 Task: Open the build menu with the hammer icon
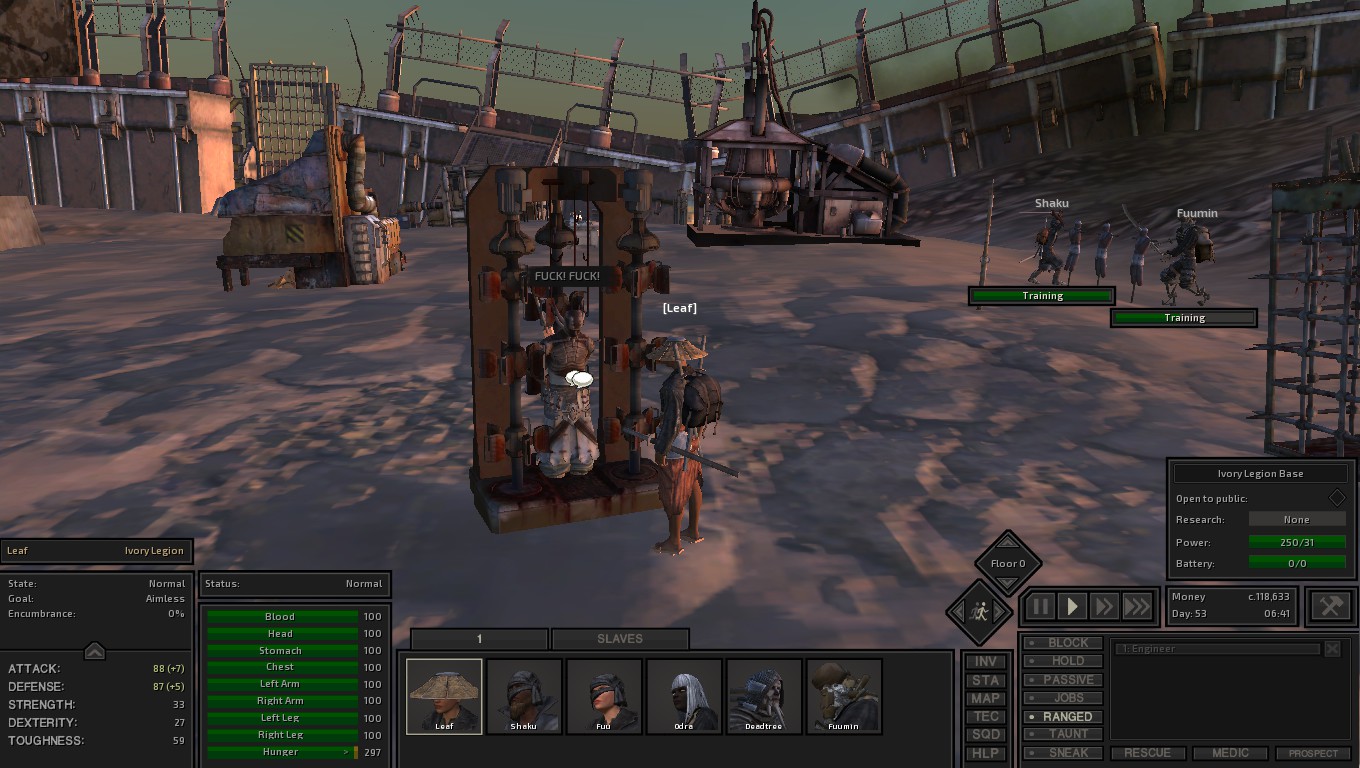click(1330, 605)
